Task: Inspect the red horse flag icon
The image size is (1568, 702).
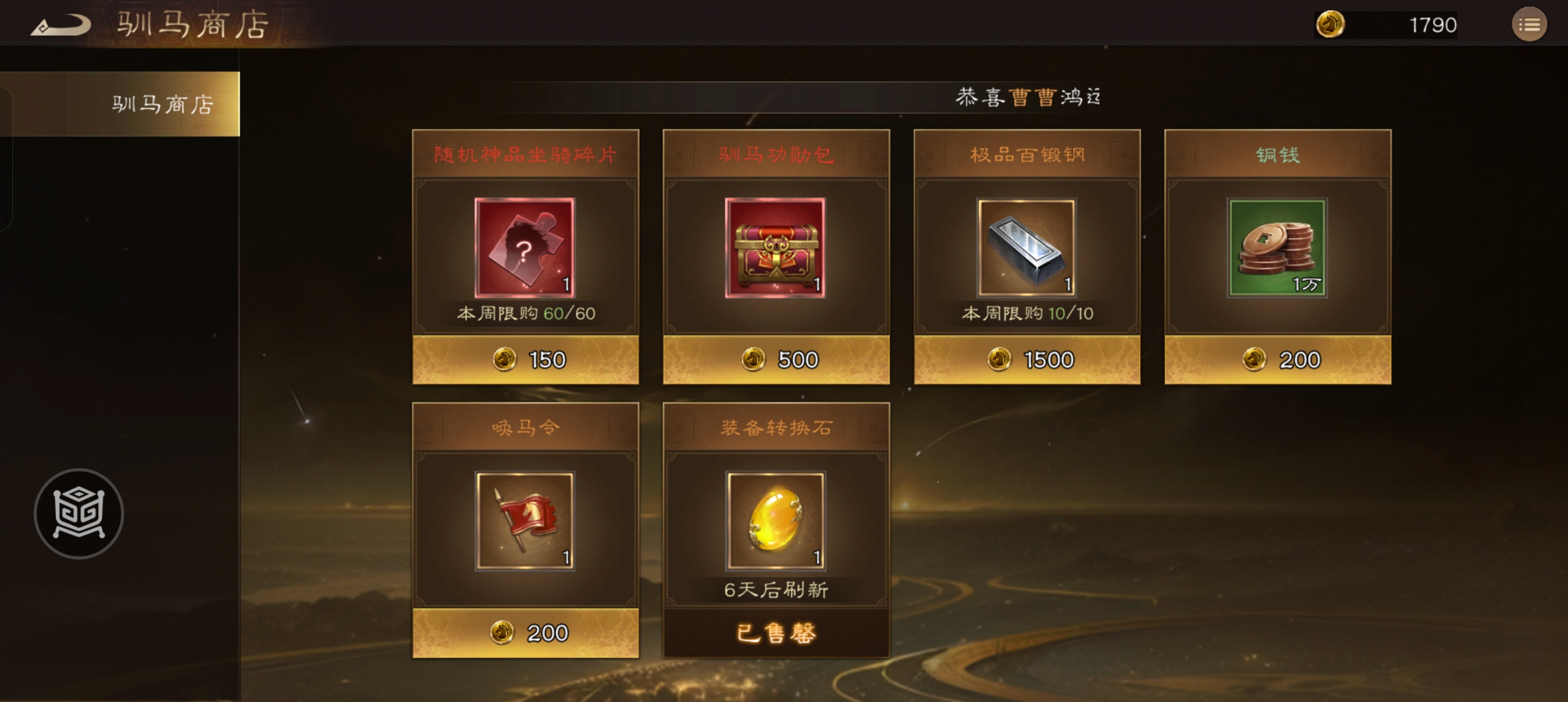Action: pos(525,521)
